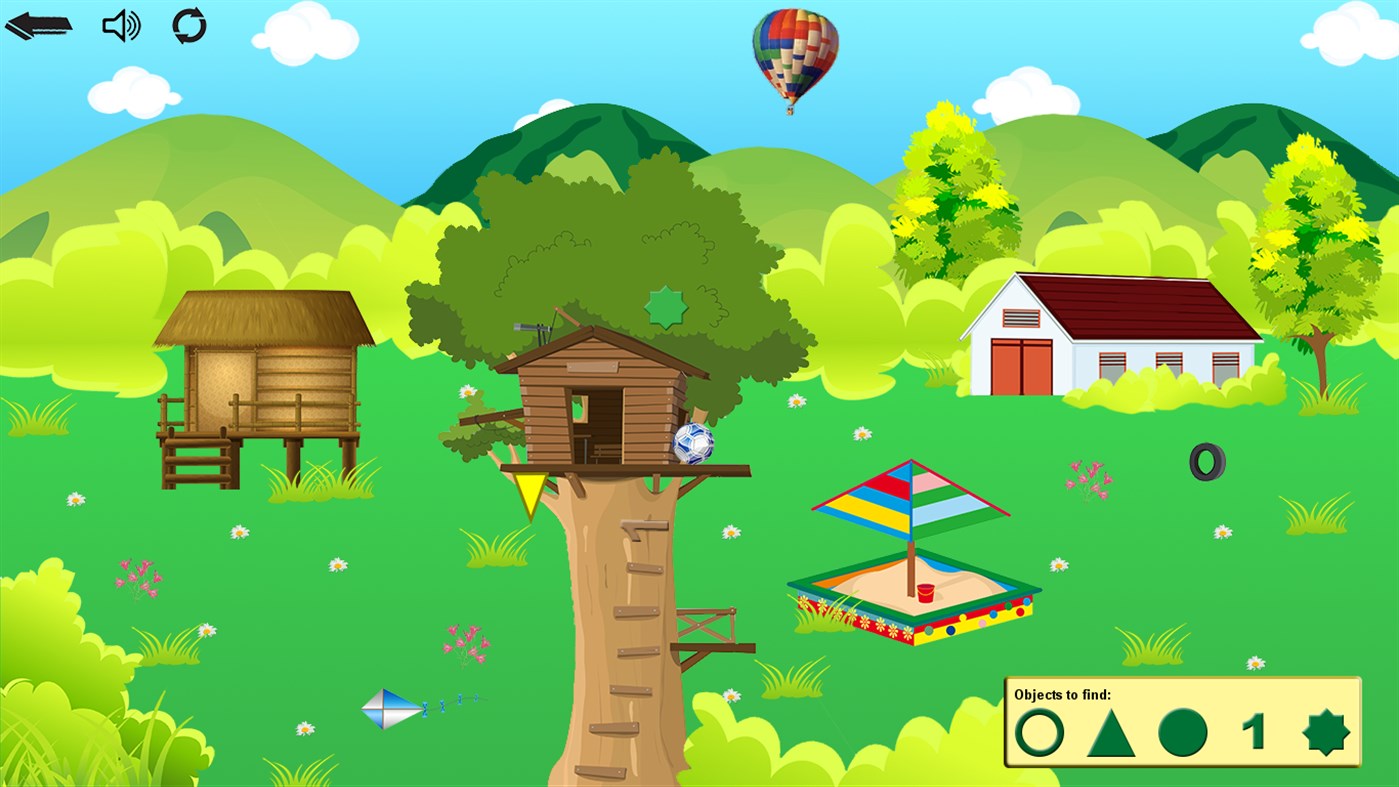Mute the game sound
Image resolution: width=1399 pixels, height=787 pixels.
(x=120, y=25)
